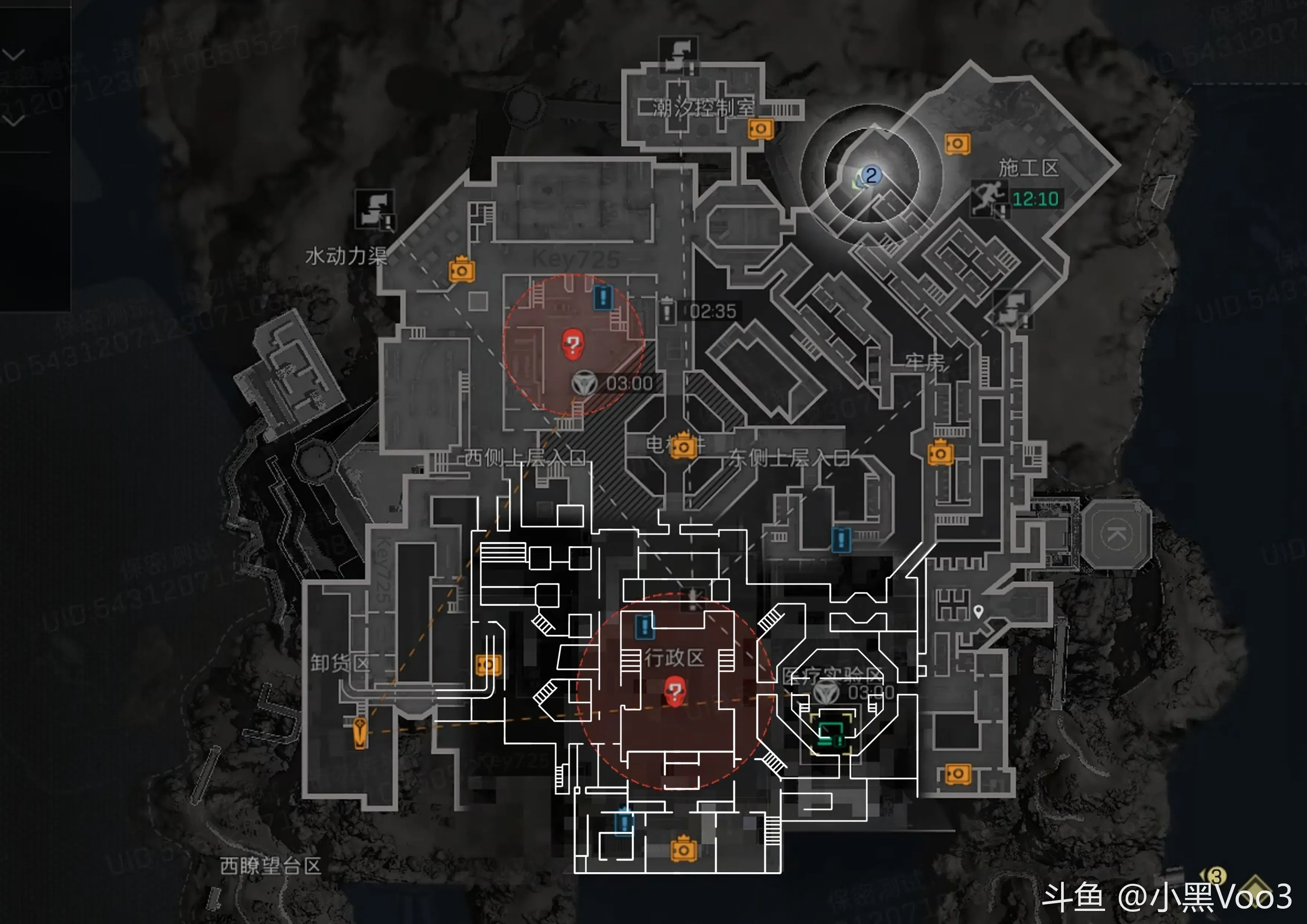Select the orange keycard marker below 卸货区
This screenshot has height=924, width=1307.
coord(360,732)
